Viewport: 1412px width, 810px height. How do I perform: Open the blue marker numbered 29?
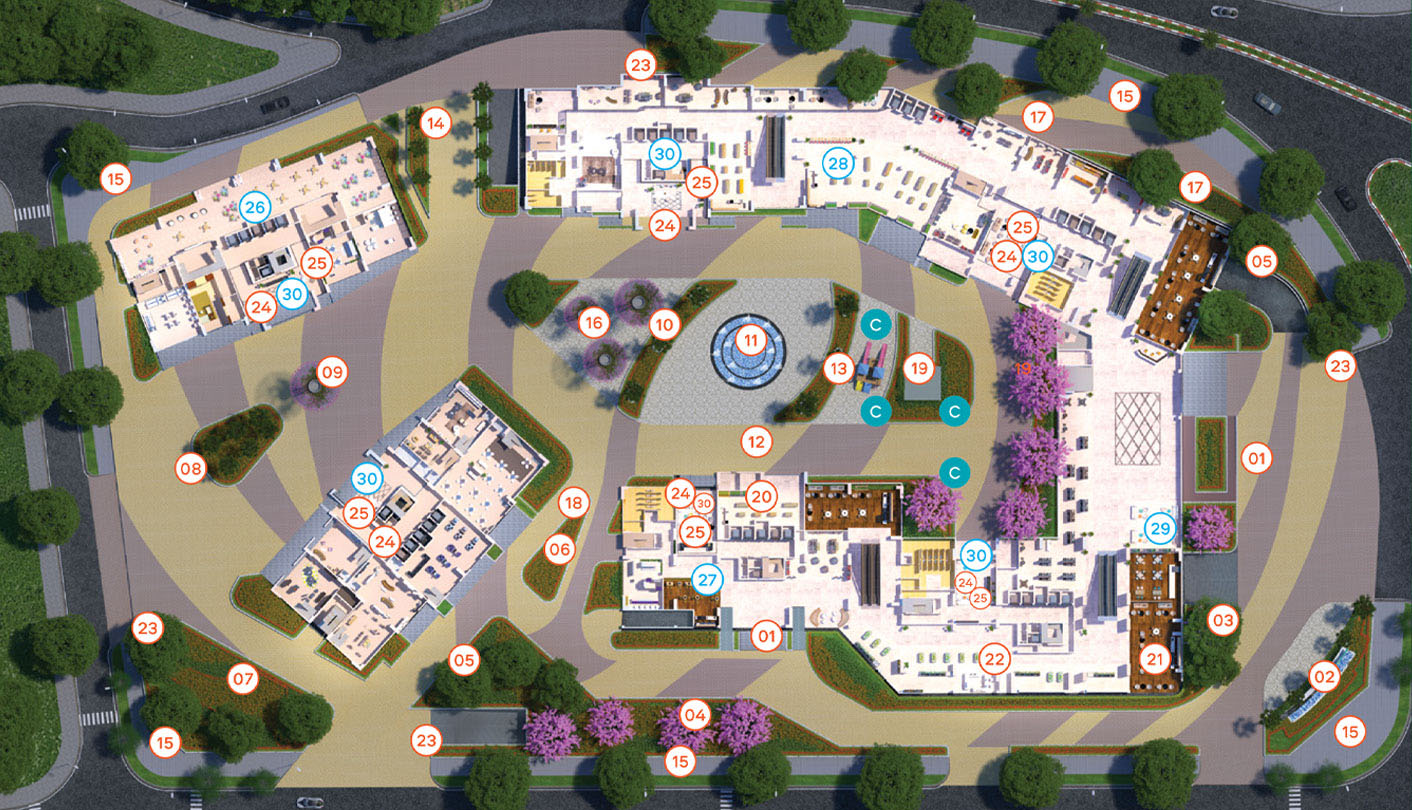coord(1159,528)
